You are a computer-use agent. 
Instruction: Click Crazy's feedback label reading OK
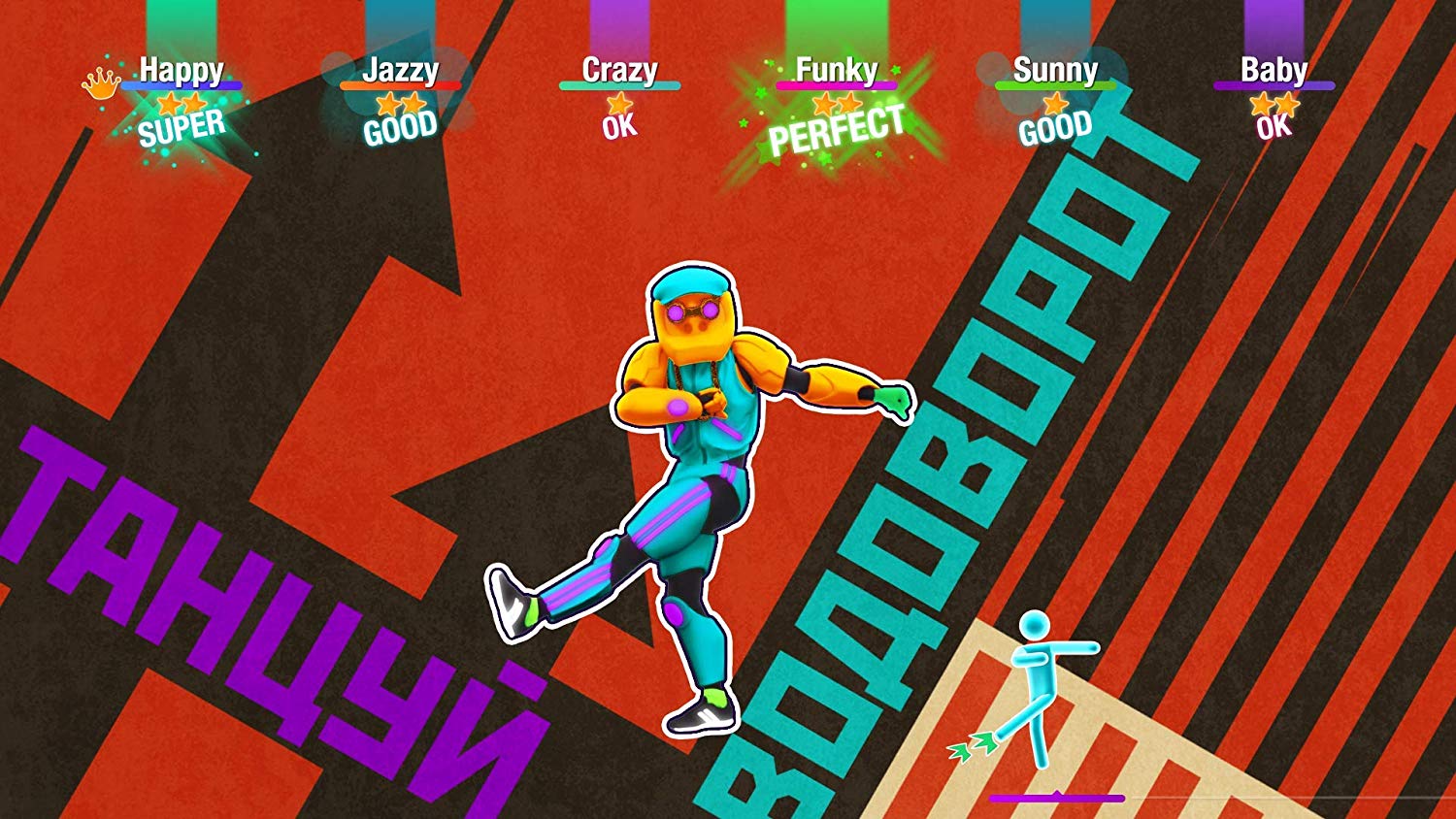(619, 126)
